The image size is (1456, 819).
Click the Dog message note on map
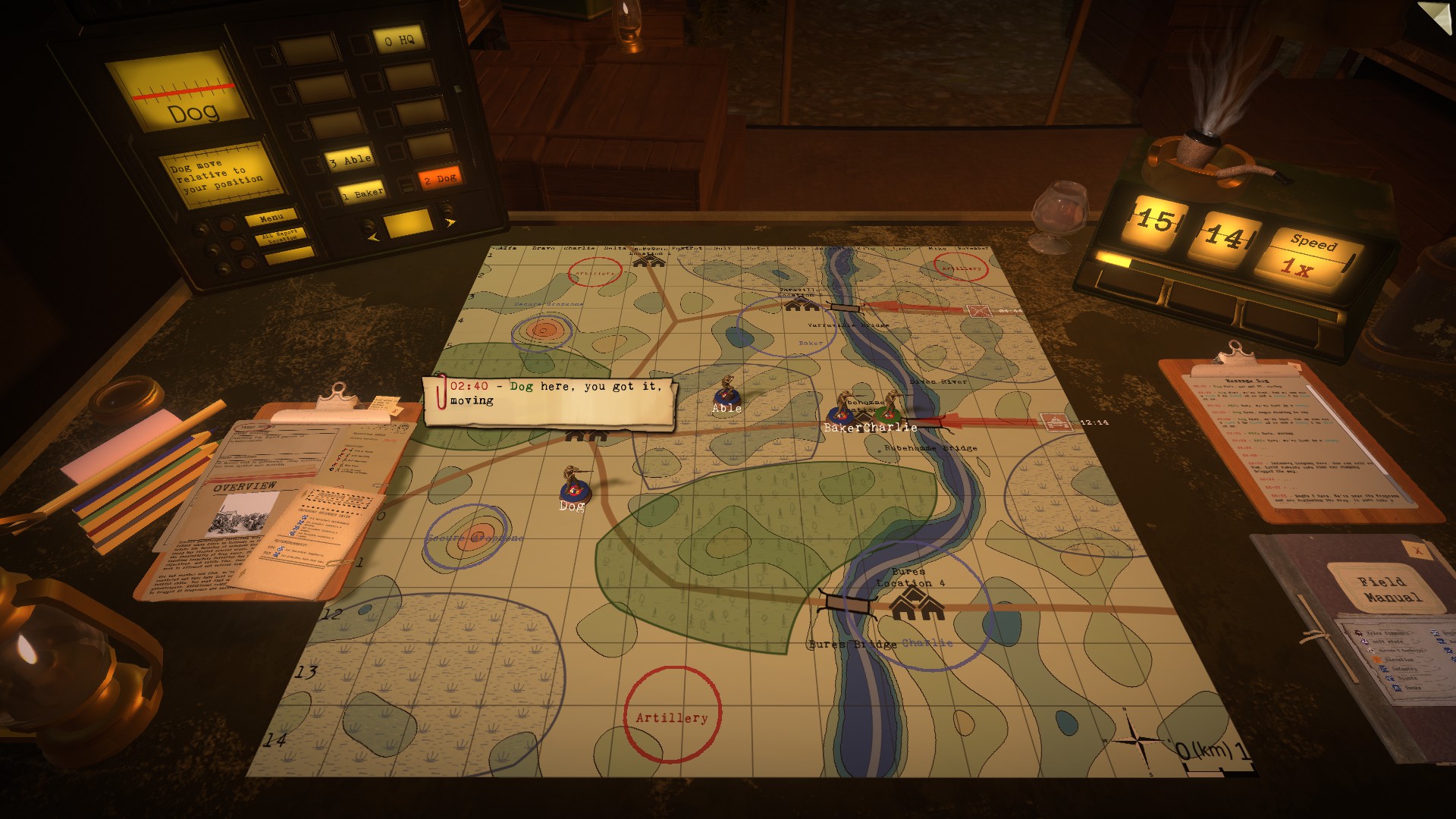pos(550,400)
